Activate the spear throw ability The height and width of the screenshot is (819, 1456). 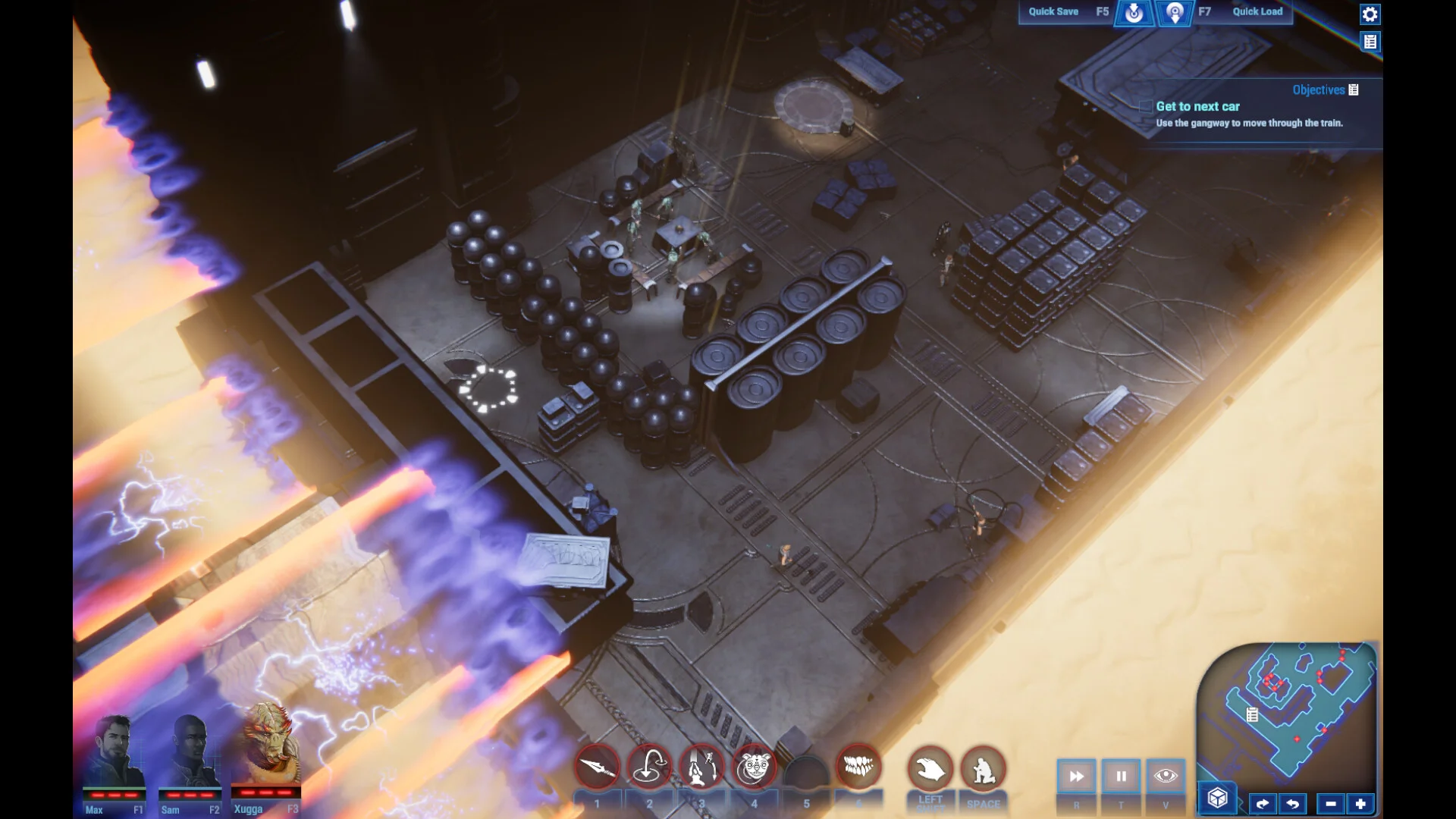tap(598, 768)
